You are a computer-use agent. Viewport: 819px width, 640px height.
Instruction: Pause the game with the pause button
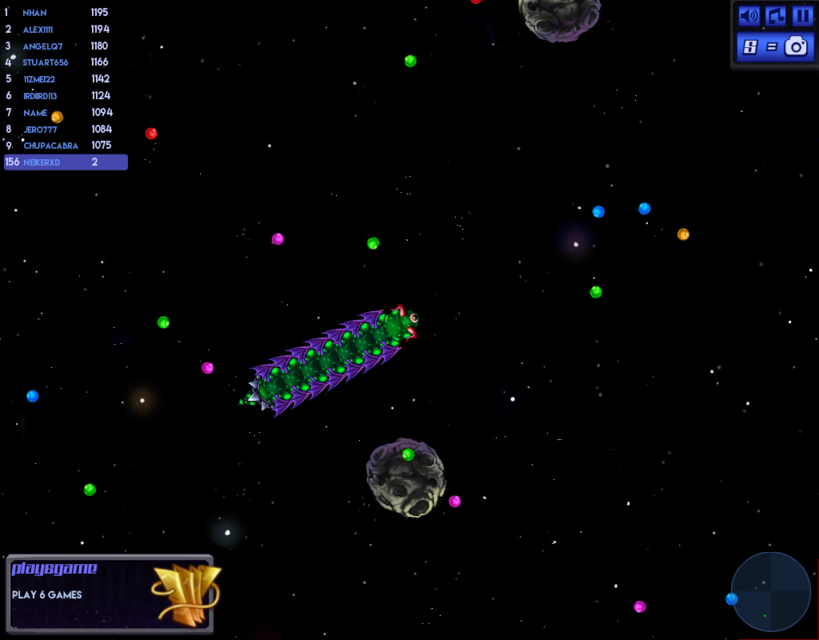(802, 16)
